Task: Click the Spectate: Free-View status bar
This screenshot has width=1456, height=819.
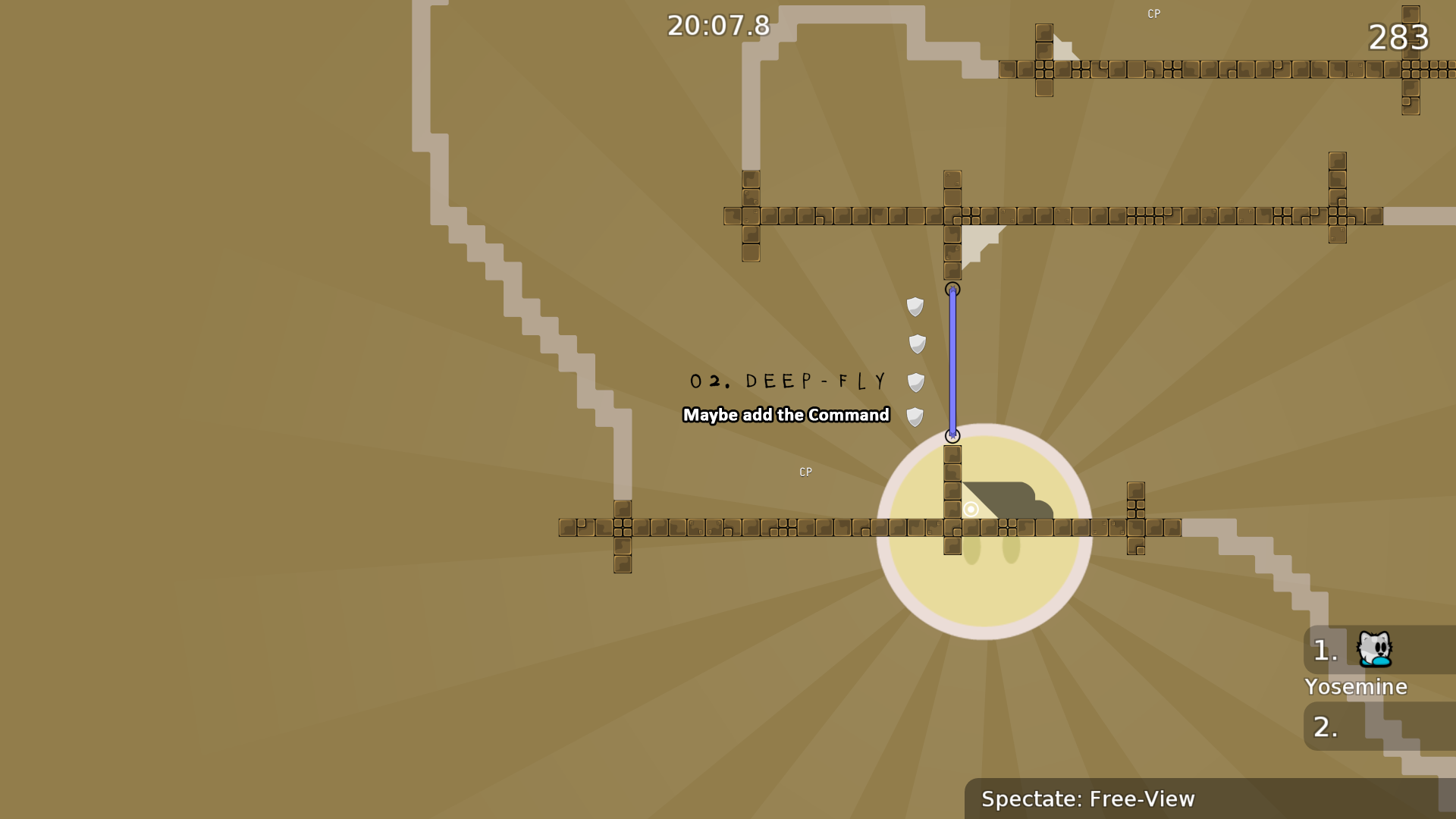Action: click(x=1088, y=799)
